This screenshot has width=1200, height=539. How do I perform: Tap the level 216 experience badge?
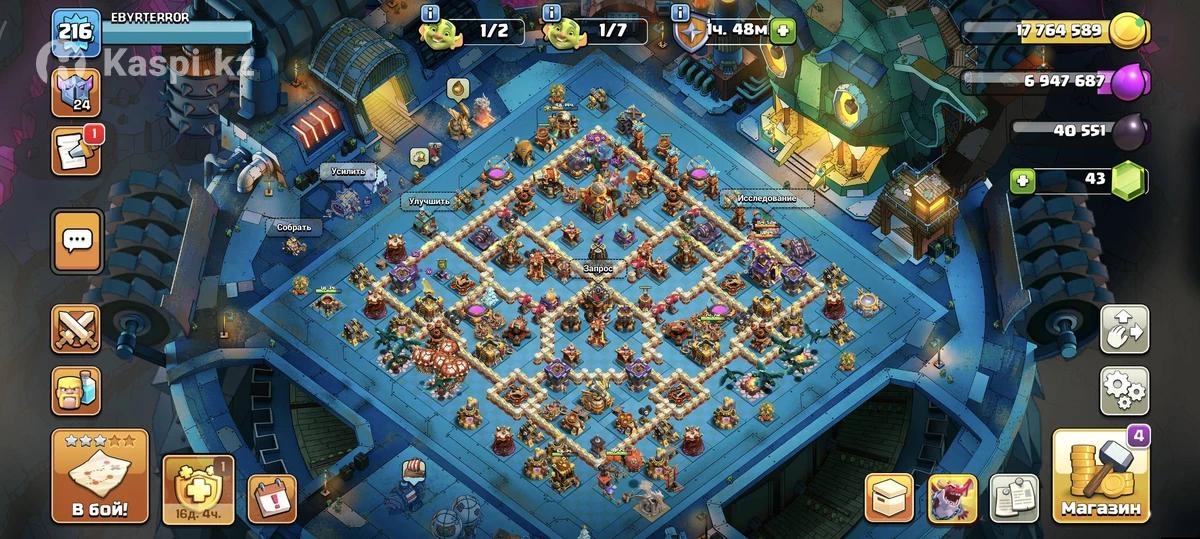pyautogui.click(x=77, y=31)
